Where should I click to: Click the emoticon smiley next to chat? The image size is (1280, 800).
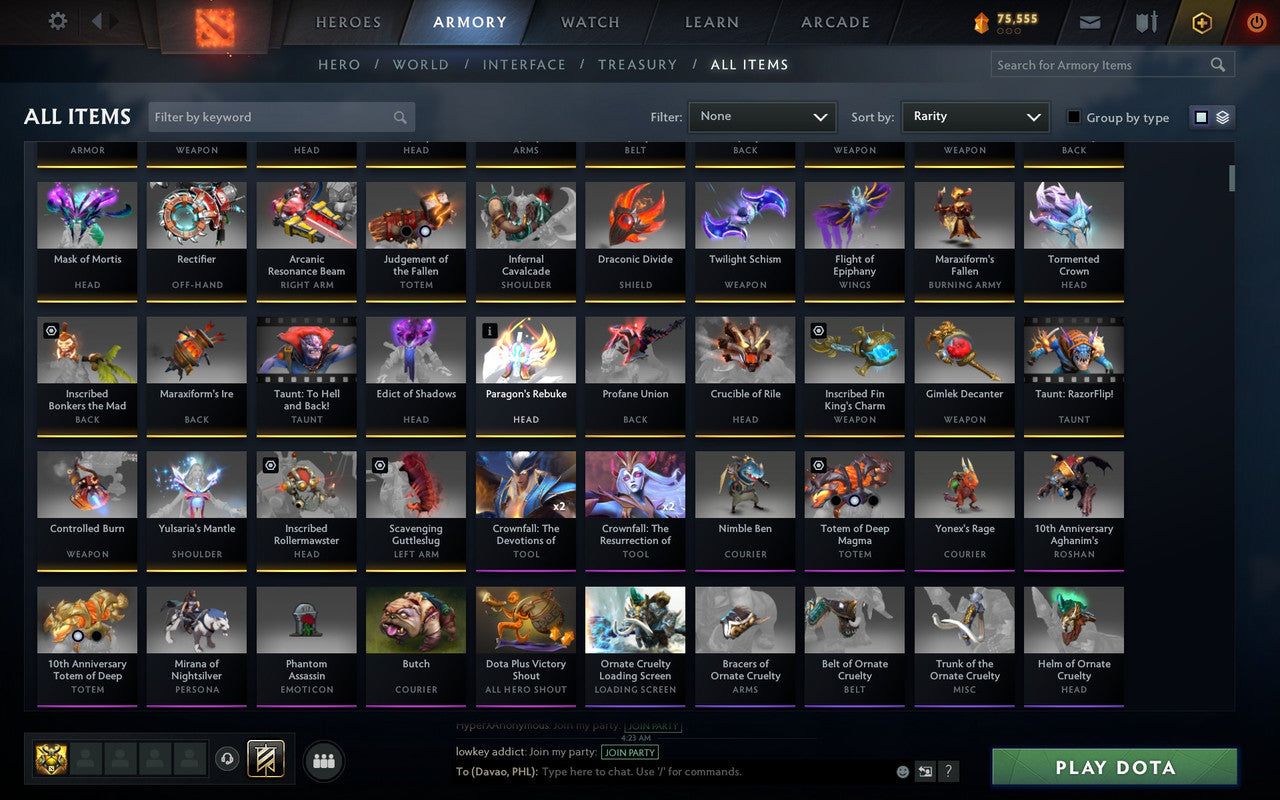click(901, 771)
